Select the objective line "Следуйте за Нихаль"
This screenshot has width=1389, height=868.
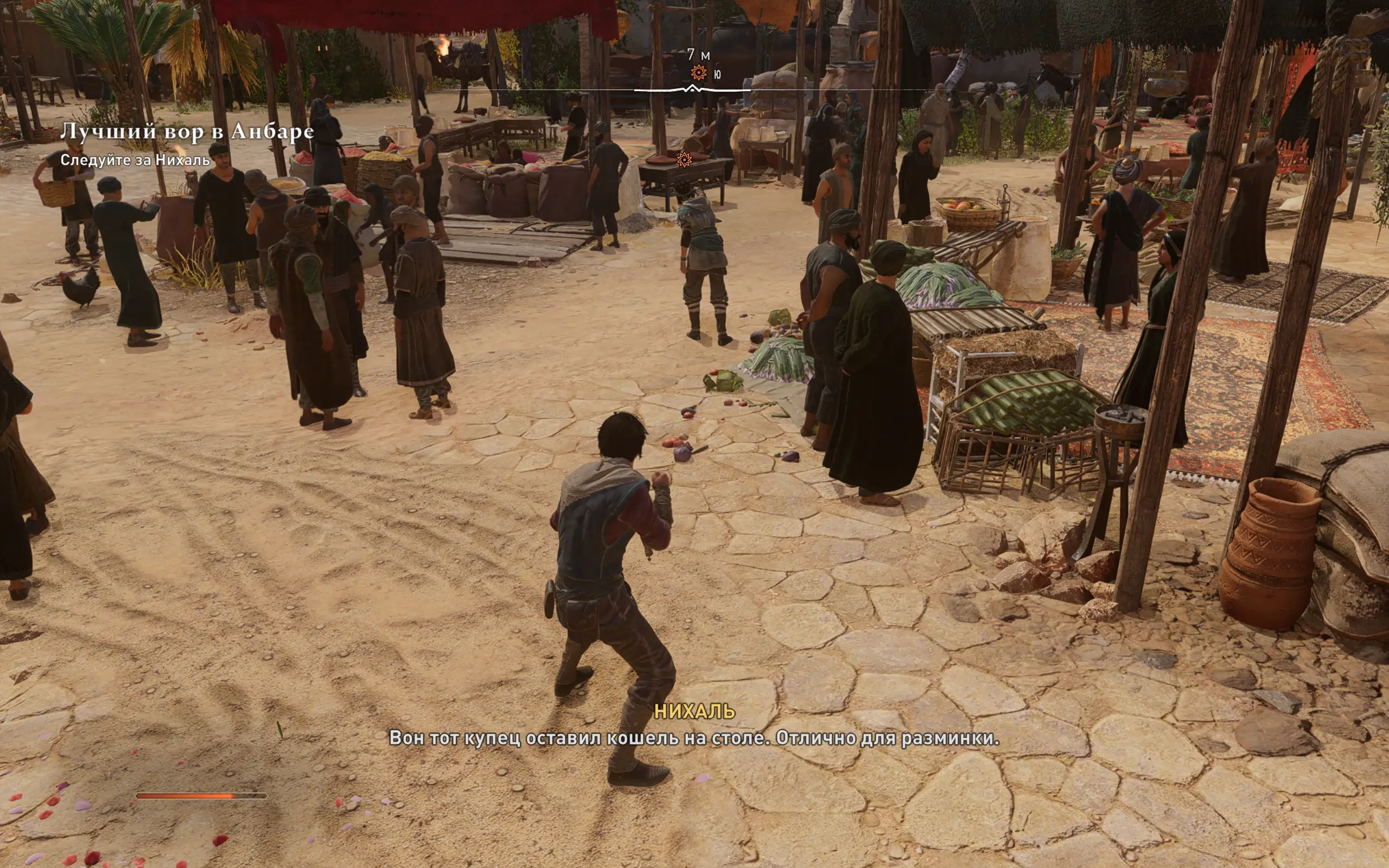[136, 160]
